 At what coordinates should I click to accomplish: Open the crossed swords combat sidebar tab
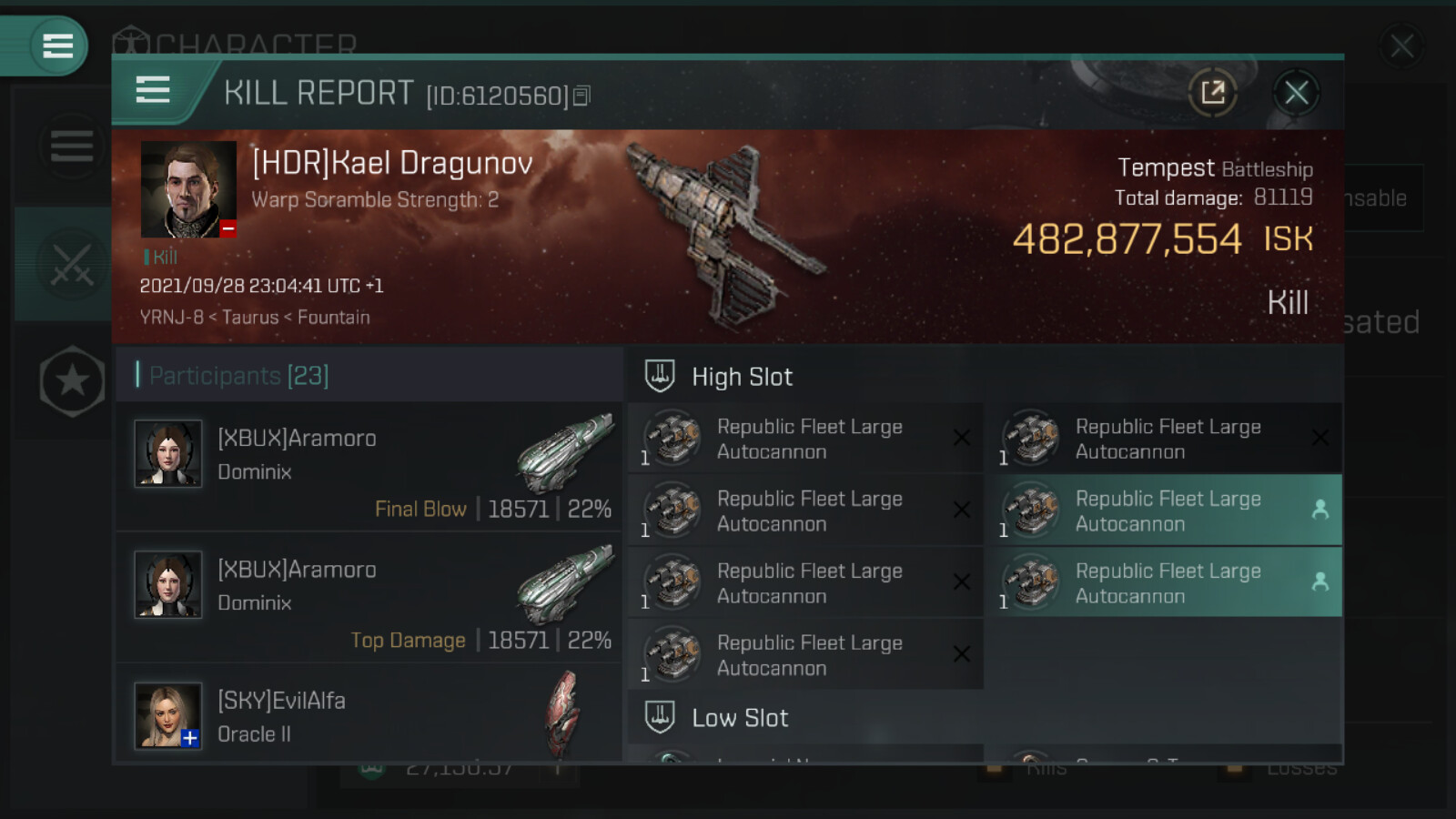click(x=72, y=265)
